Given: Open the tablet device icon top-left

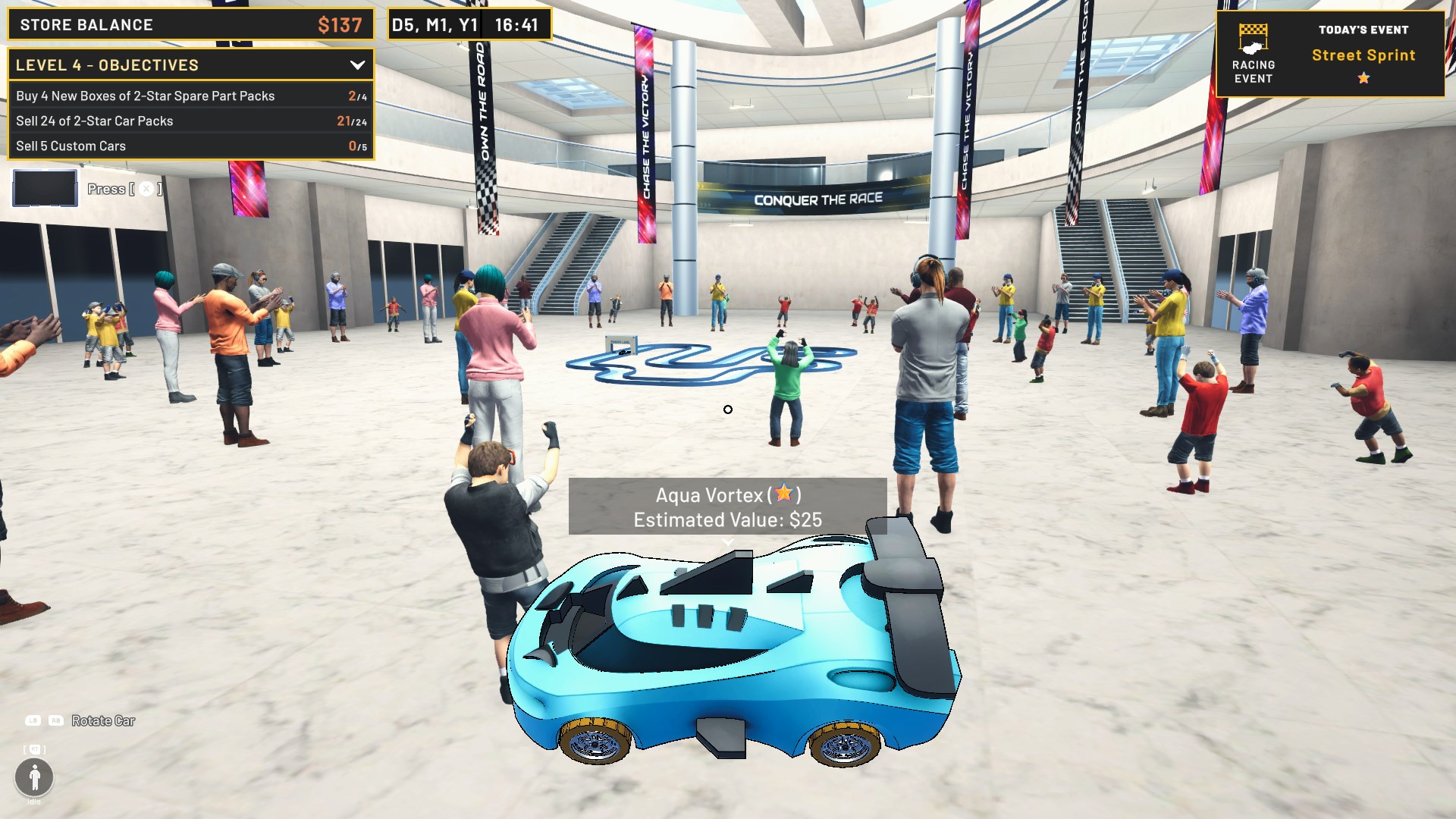Looking at the screenshot, I should (44, 187).
